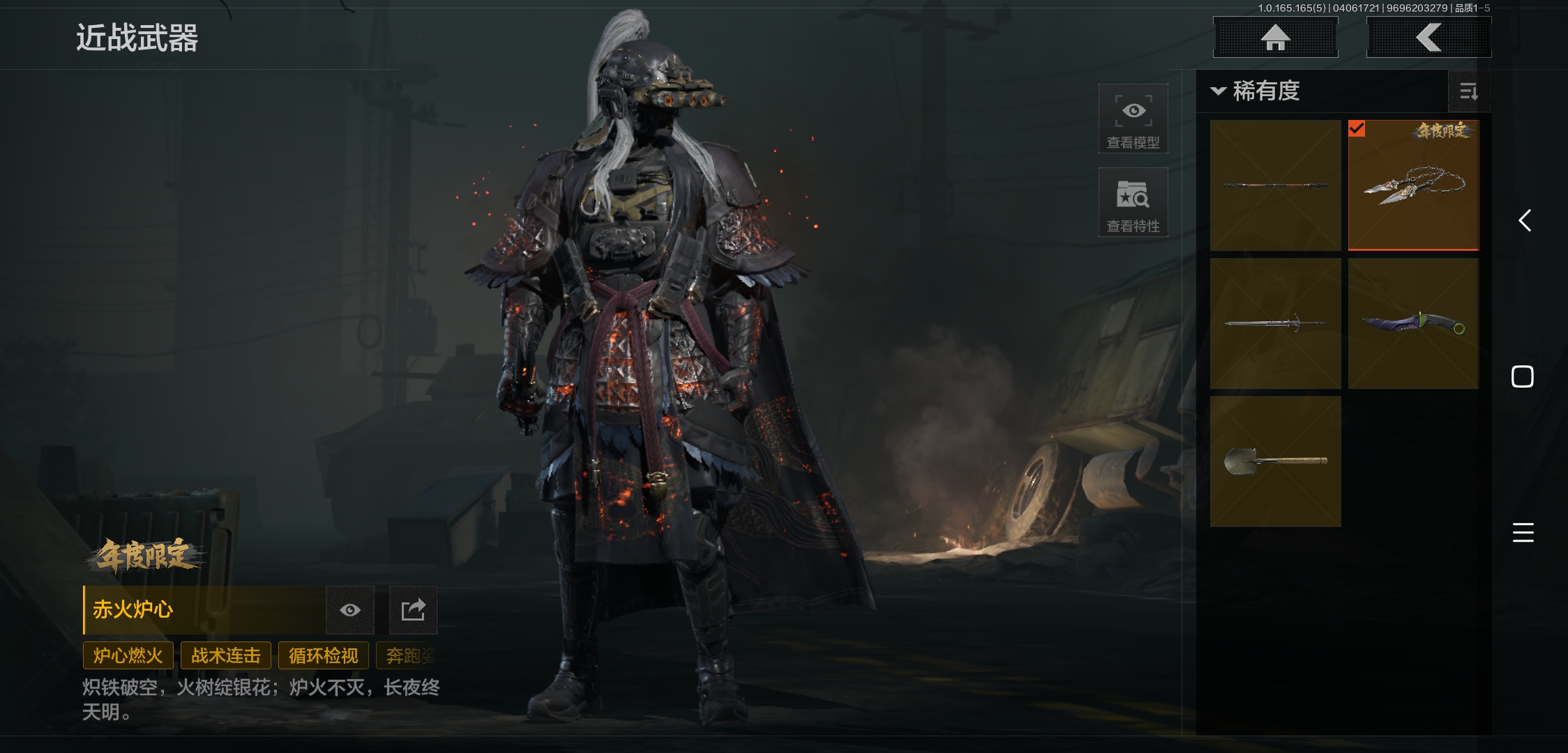Go to the home screen

(x=1275, y=38)
